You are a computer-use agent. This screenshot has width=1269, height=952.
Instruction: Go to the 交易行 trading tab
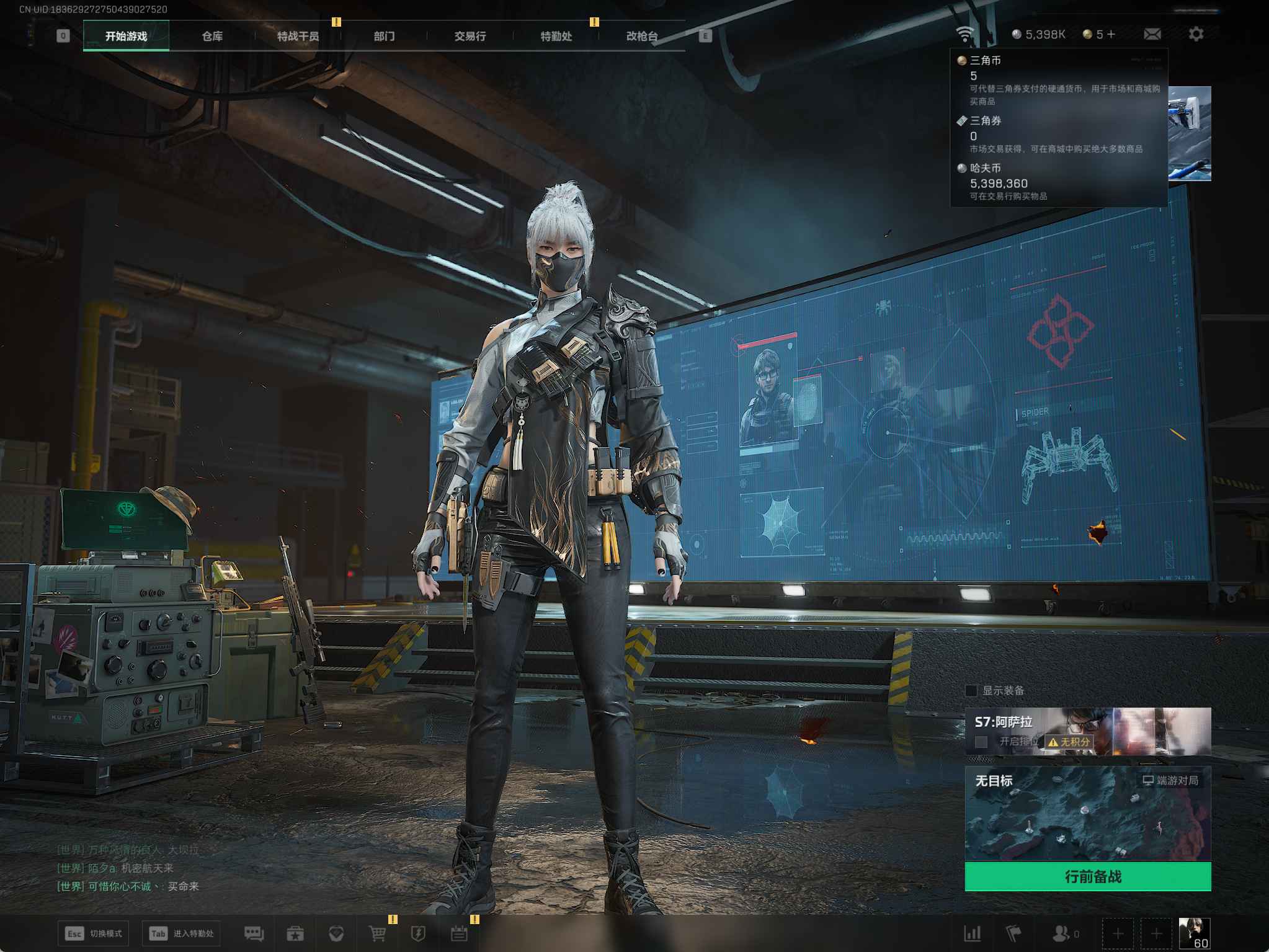pyautogui.click(x=470, y=36)
